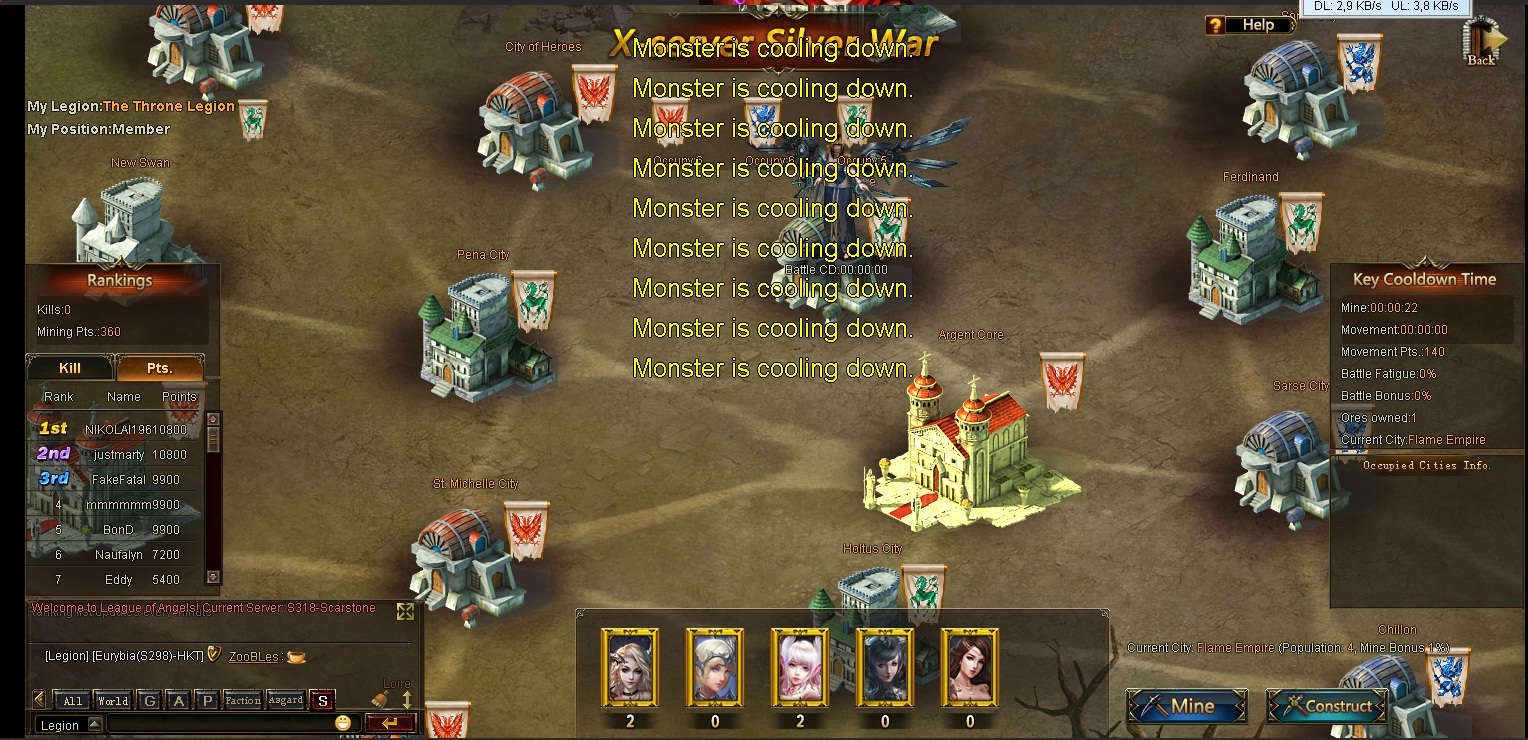This screenshot has height=740, width=1528.
Task: Click player name ZooBLes in chat
Action: (253, 656)
